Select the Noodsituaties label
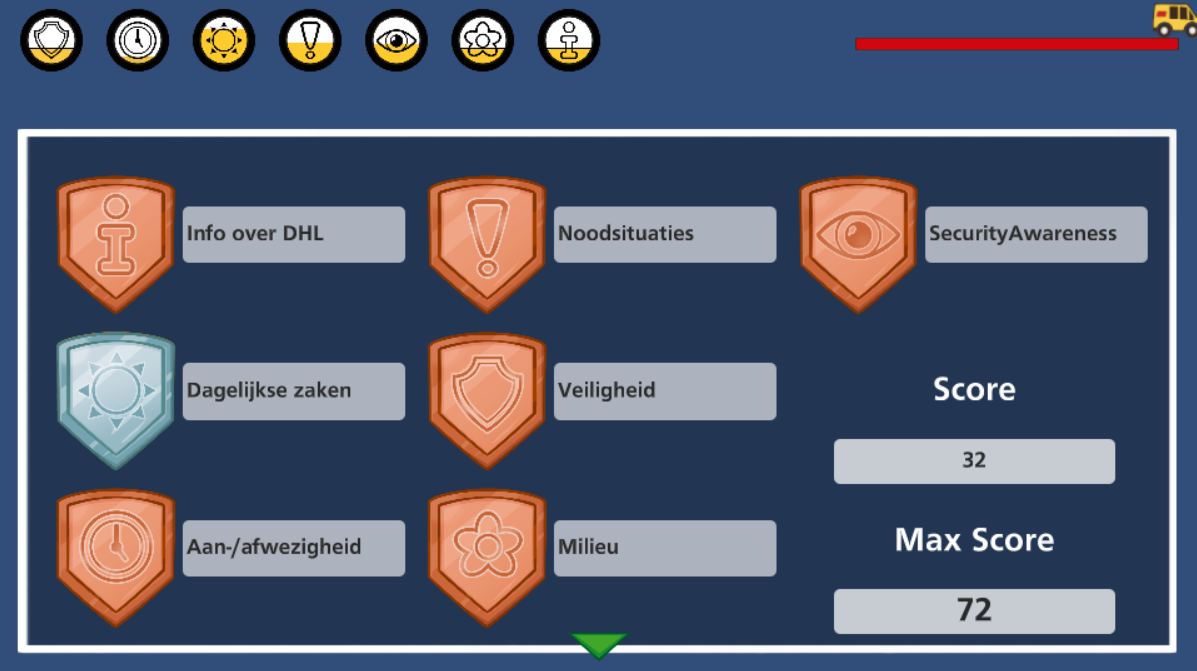This screenshot has height=671, width=1197. tap(664, 234)
